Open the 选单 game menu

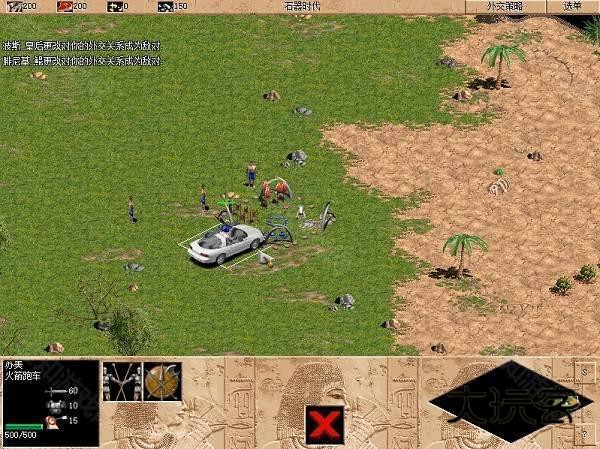pos(572,6)
